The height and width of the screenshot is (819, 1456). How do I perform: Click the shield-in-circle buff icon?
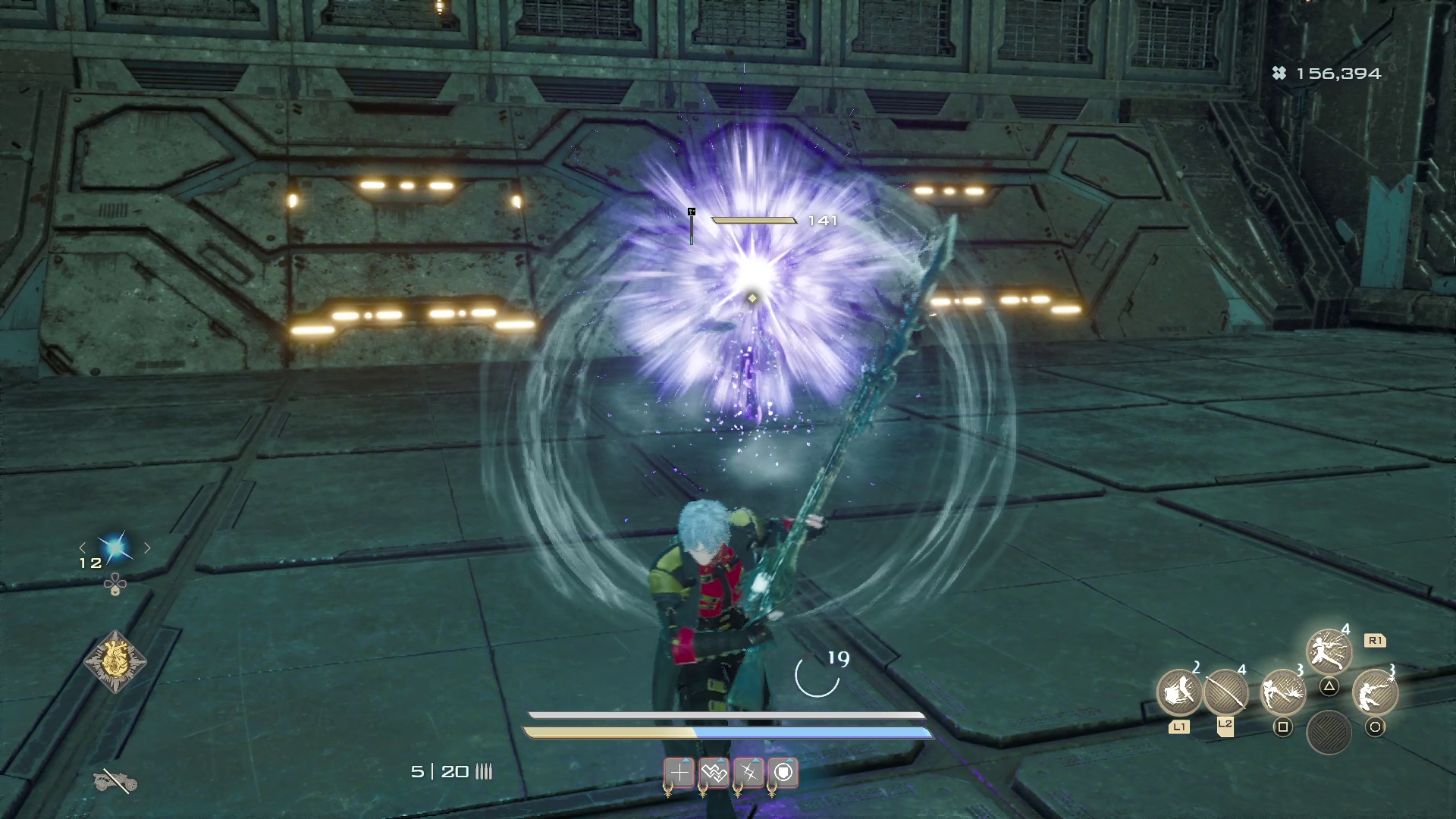(x=783, y=773)
